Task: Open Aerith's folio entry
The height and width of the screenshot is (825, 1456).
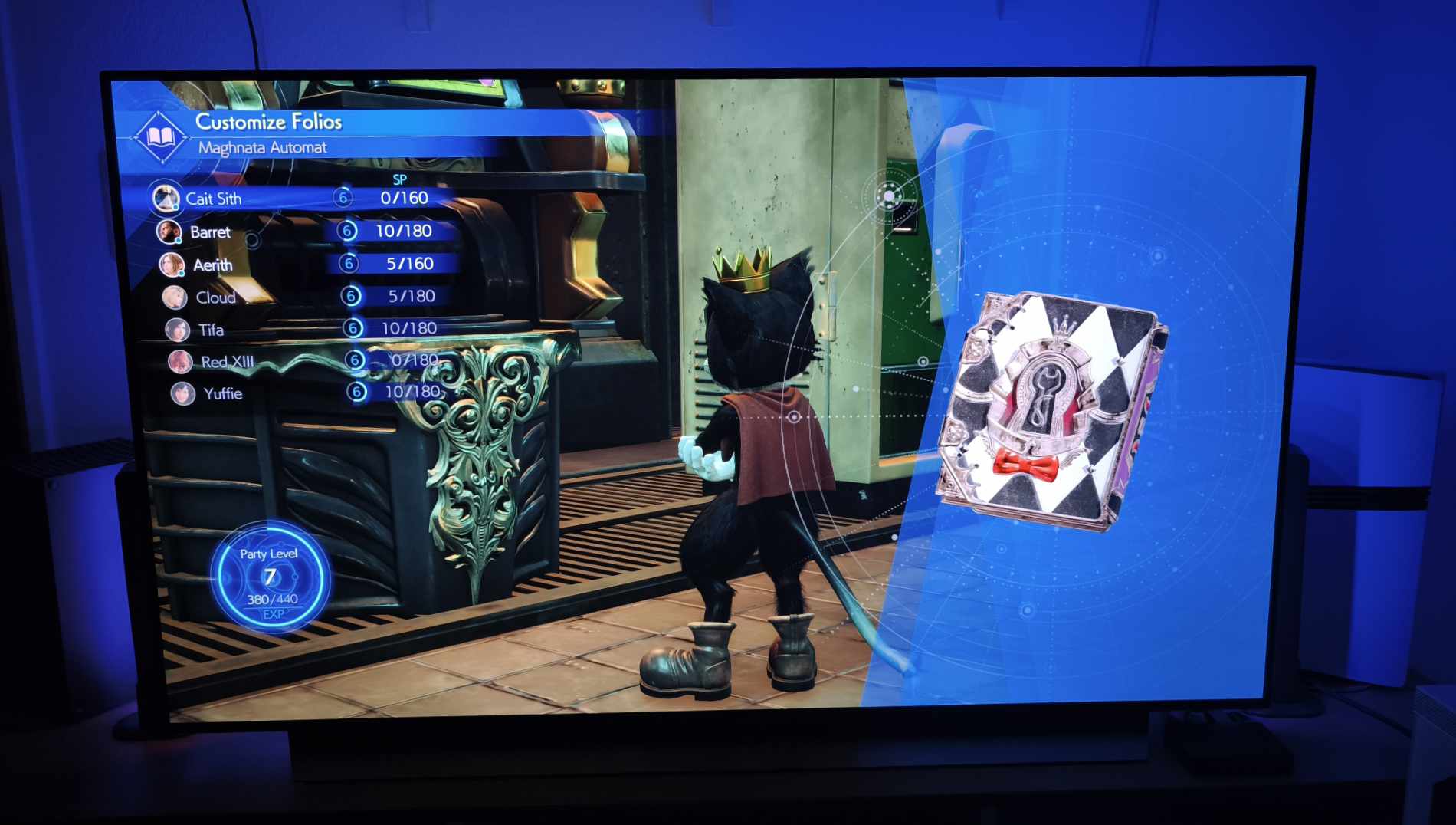Action: (x=212, y=265)
